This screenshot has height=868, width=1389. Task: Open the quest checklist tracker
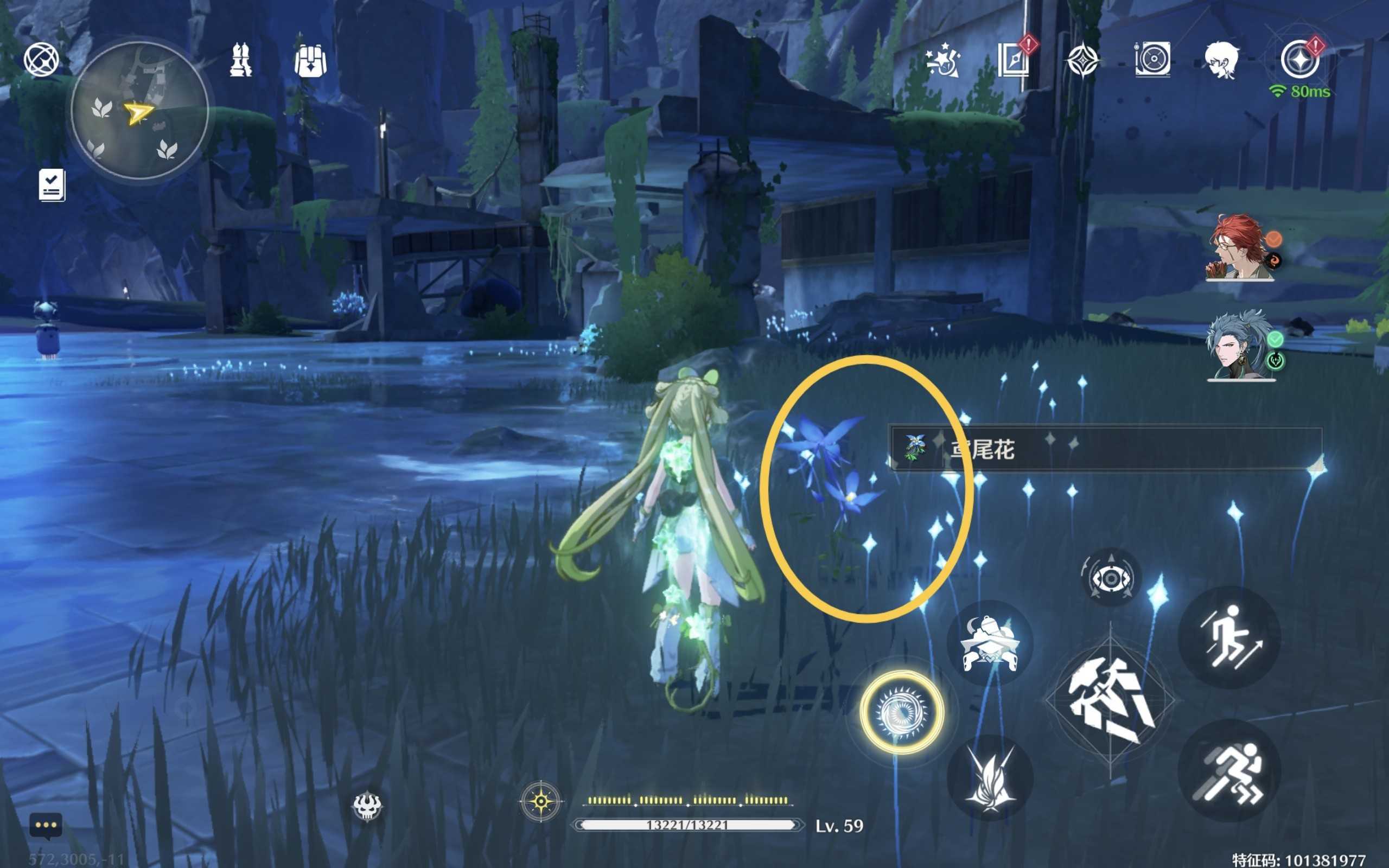click(52, 185)
